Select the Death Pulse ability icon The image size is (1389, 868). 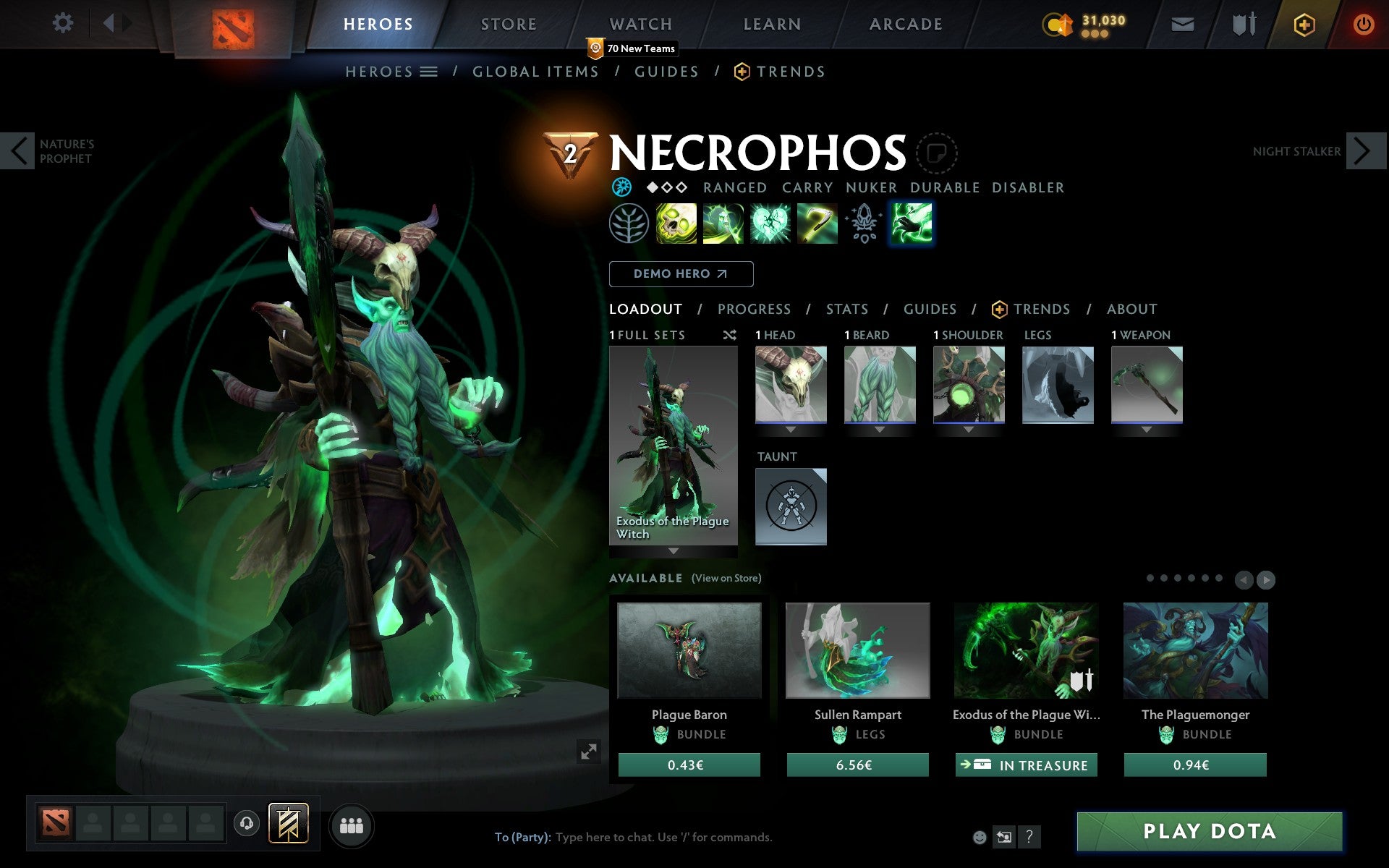point(676,224)
